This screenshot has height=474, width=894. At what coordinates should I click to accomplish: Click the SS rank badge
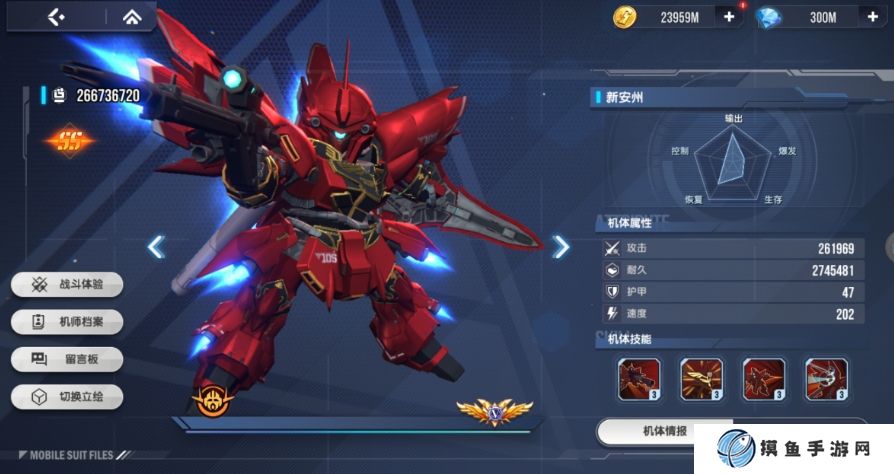pyautogui.click(x=69, y=141)
